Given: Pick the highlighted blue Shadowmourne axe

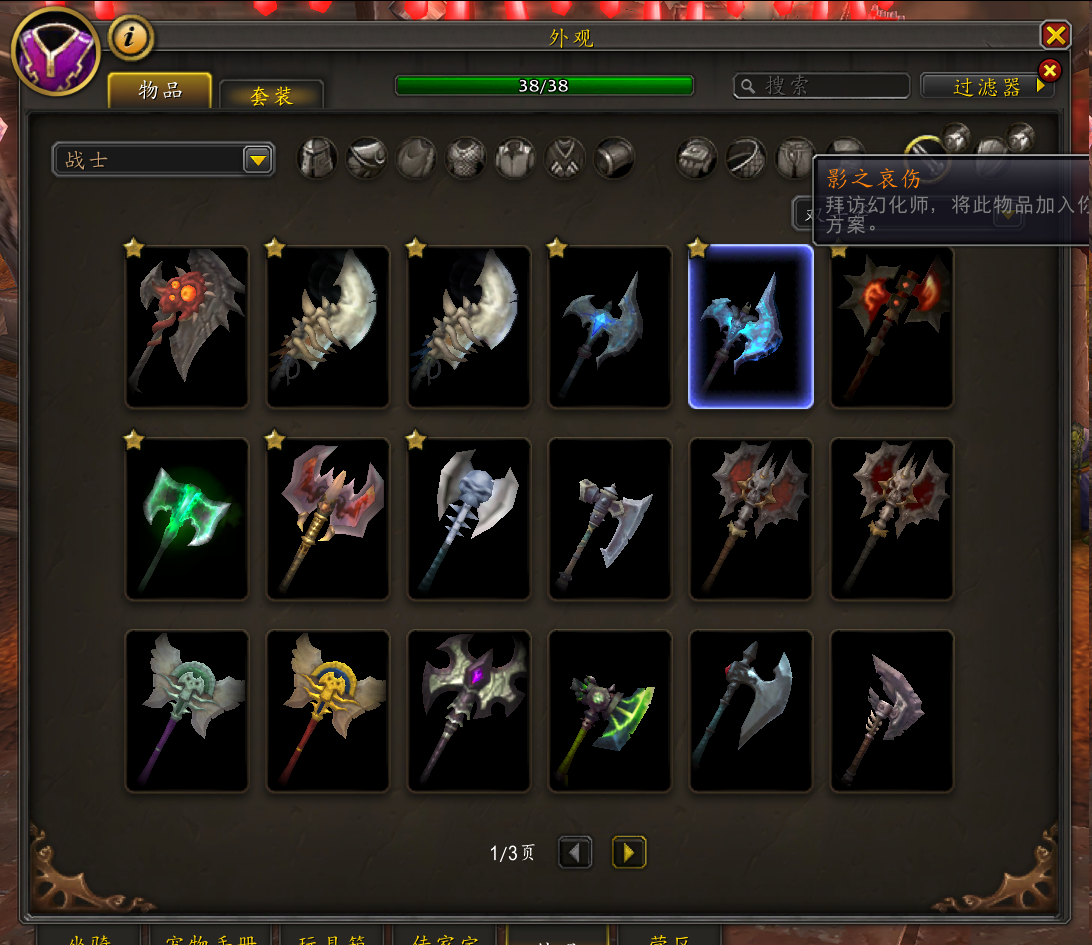Looking at the screenshot, I should click(x=751, y=326).
